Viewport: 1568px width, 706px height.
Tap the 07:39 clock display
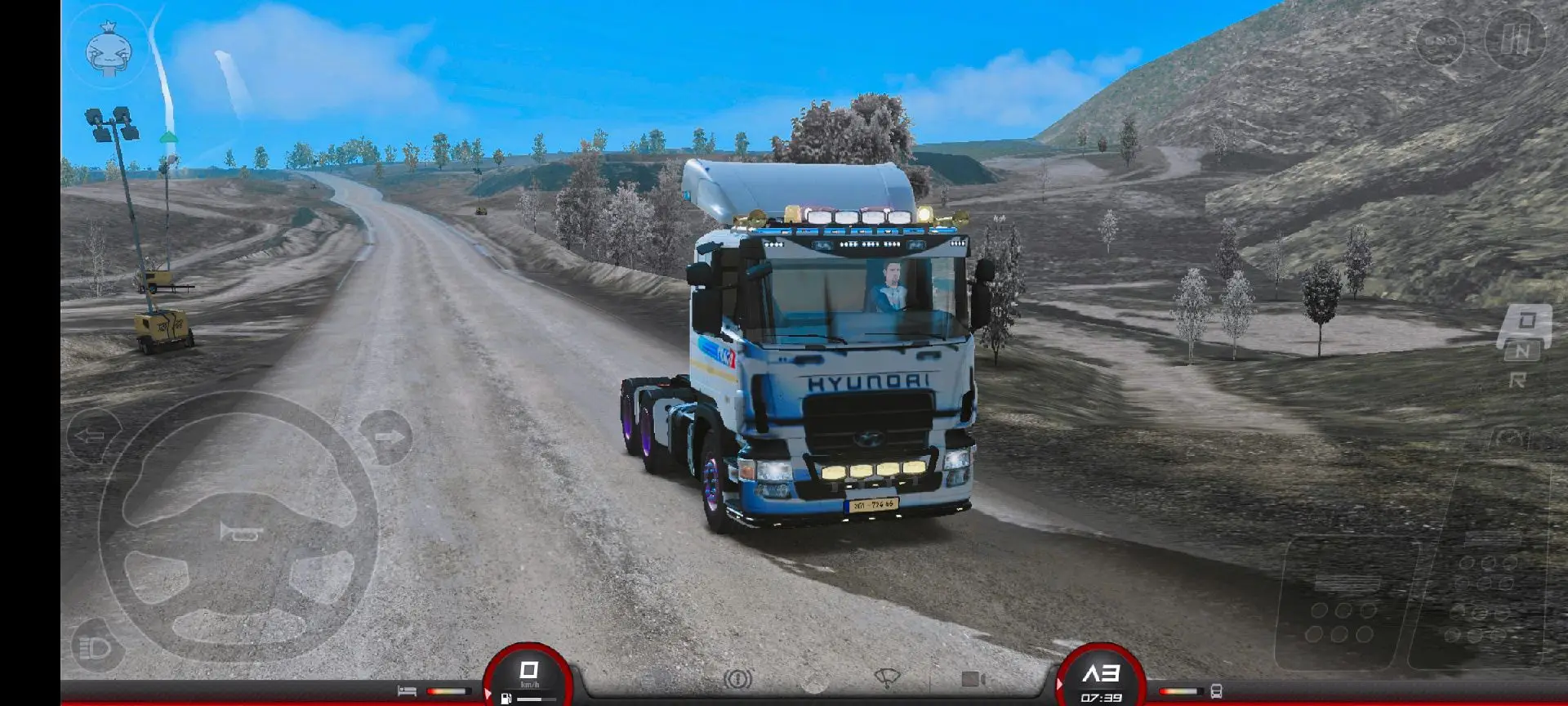pos(1102,697)
